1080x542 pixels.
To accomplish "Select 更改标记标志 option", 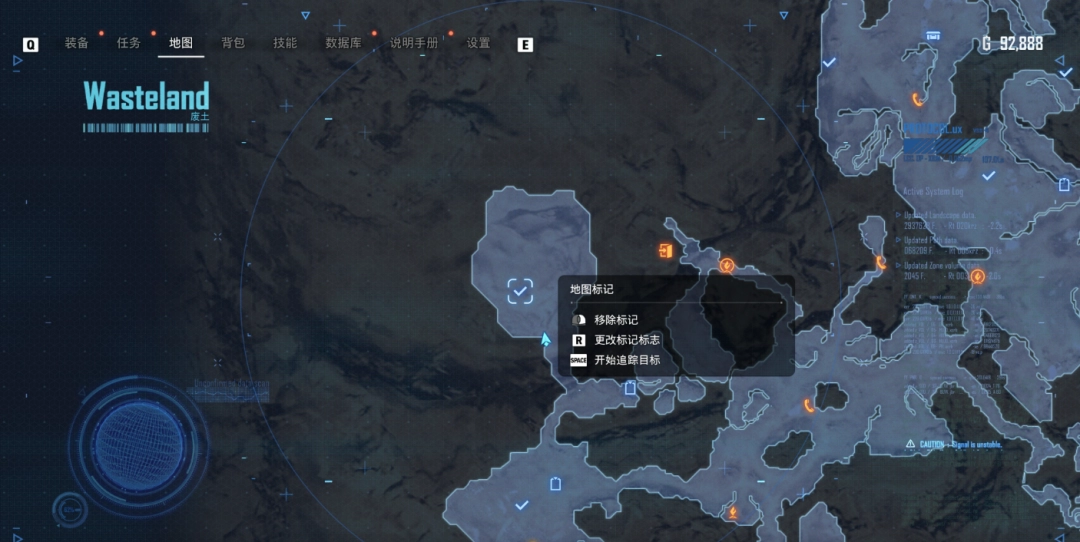I will pos(627,340).
